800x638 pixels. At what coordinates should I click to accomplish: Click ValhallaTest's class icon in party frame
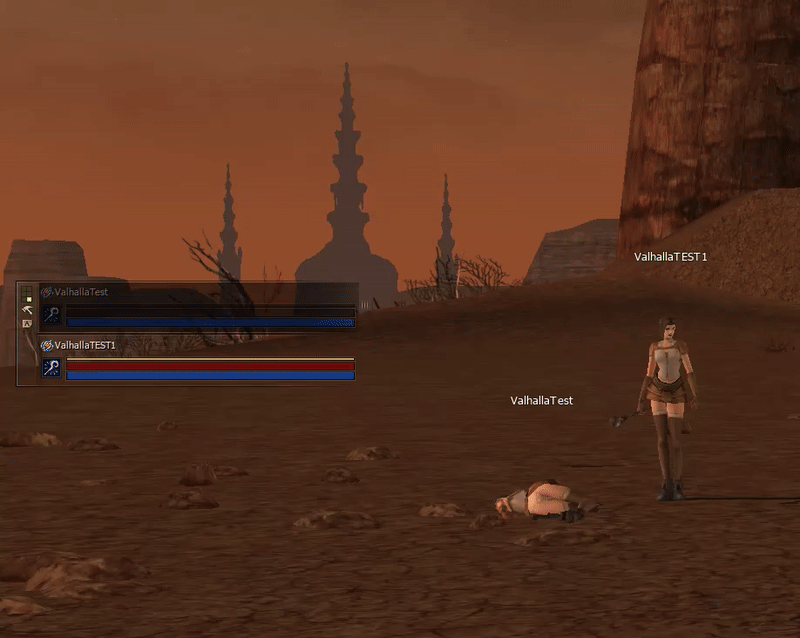pyautogui.click(x=51, y=315)
